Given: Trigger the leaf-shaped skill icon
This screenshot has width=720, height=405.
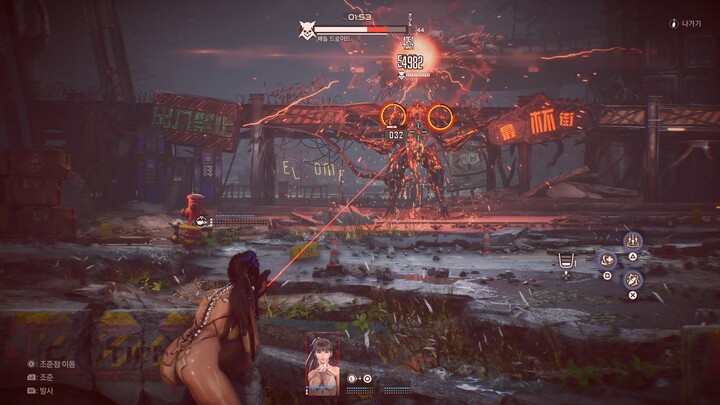Looking at the screenshot, I should click(x=632, y=280).
